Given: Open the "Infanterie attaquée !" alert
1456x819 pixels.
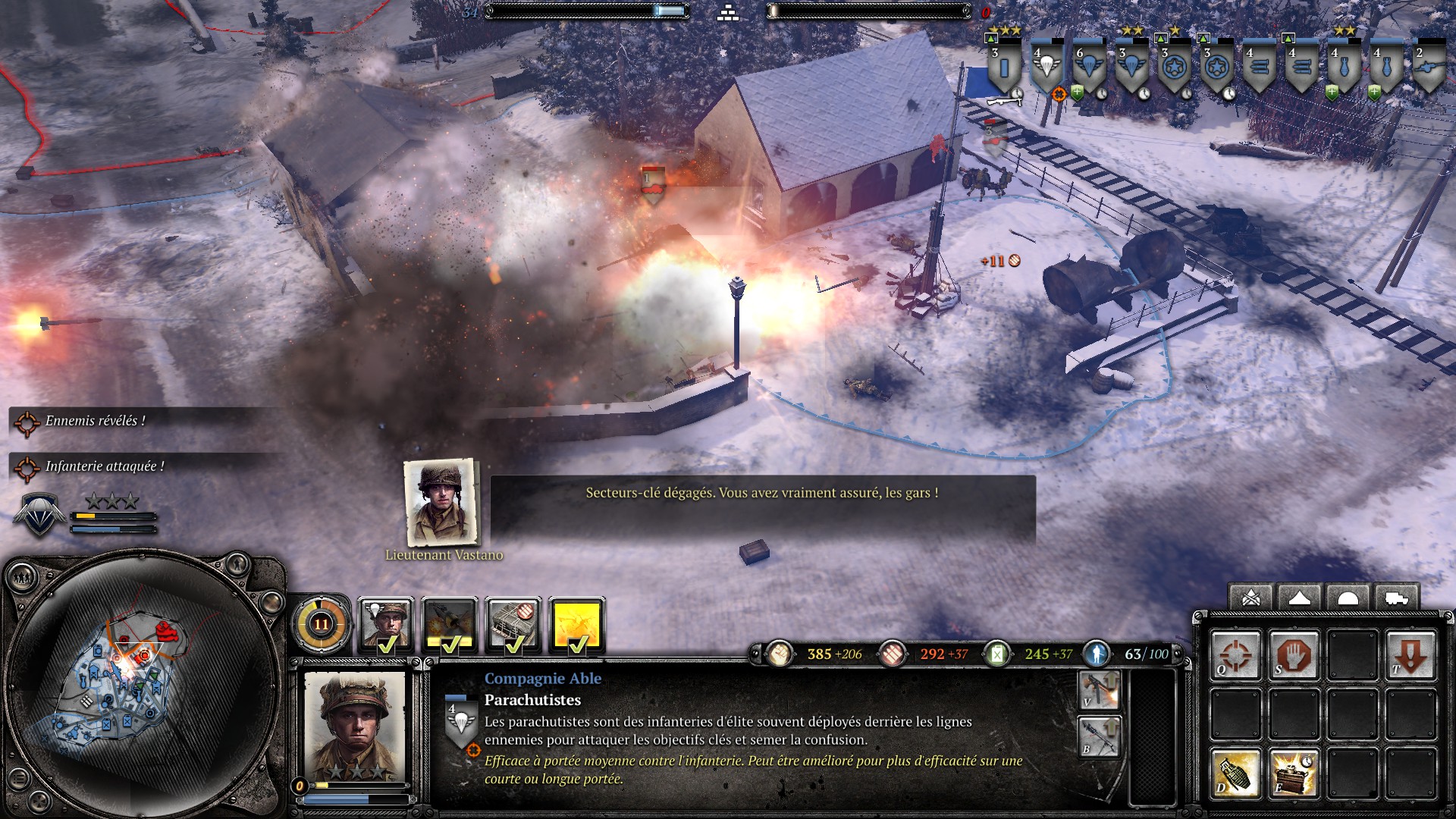Looking at the screenshot, I should [x=104, y=466].
